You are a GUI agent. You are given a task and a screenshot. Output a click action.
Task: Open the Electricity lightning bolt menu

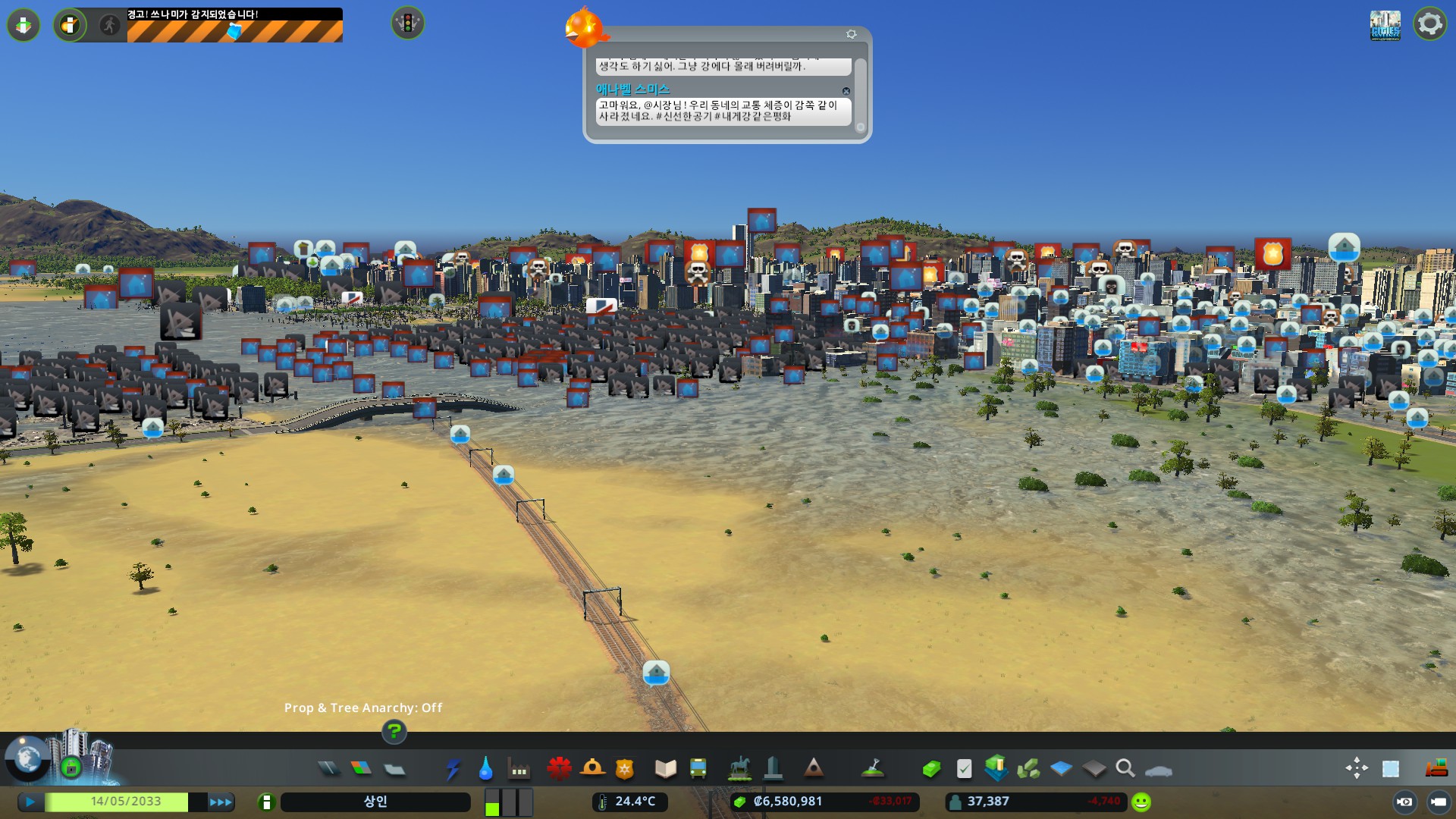(453, 769)
